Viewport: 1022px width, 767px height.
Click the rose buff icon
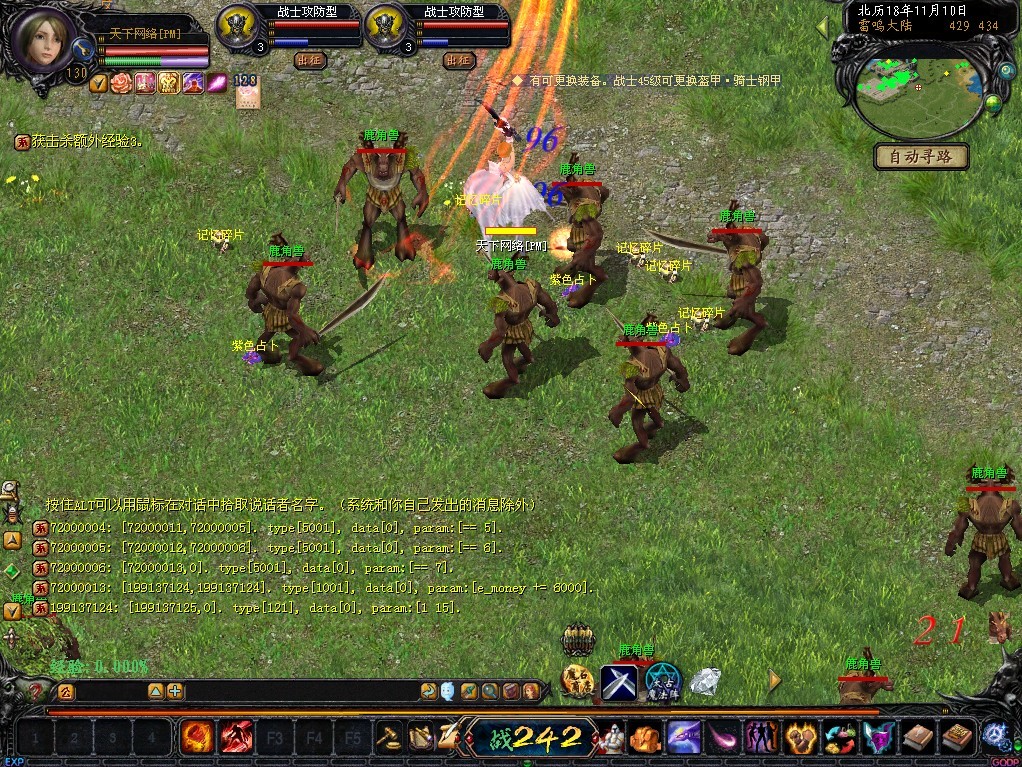coord(121,83)
